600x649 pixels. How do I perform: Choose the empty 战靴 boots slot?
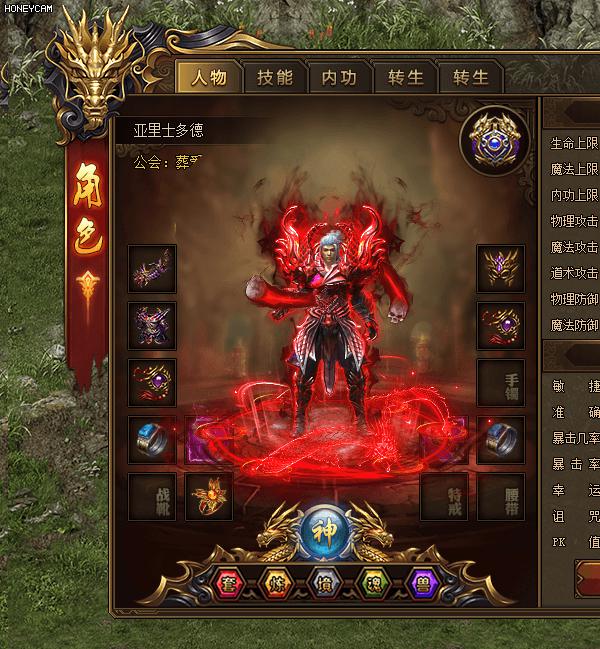153,497
